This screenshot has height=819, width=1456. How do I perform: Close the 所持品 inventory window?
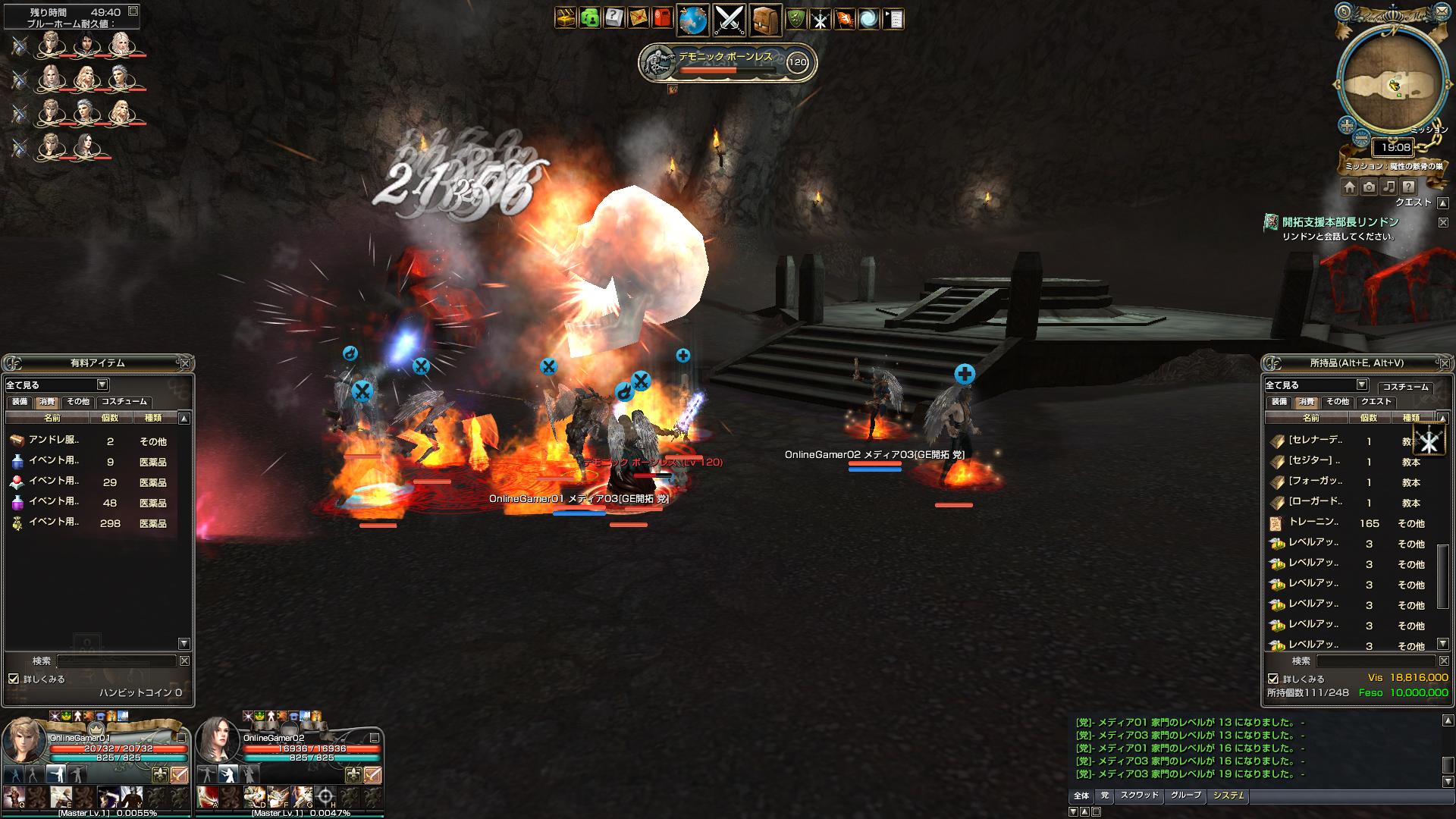point(1443,363)
